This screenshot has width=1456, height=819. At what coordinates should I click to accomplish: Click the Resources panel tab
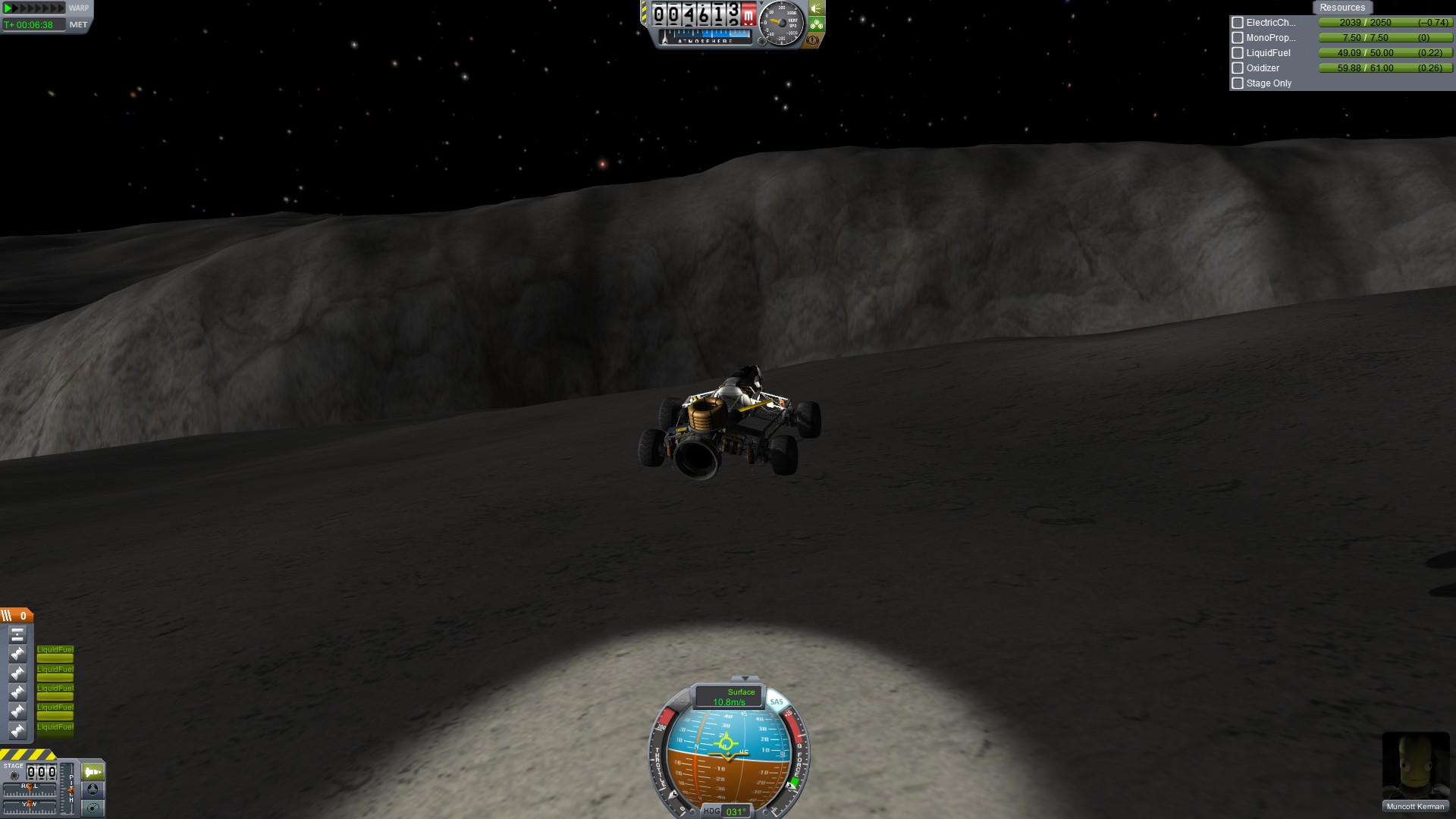point(1341,8)
